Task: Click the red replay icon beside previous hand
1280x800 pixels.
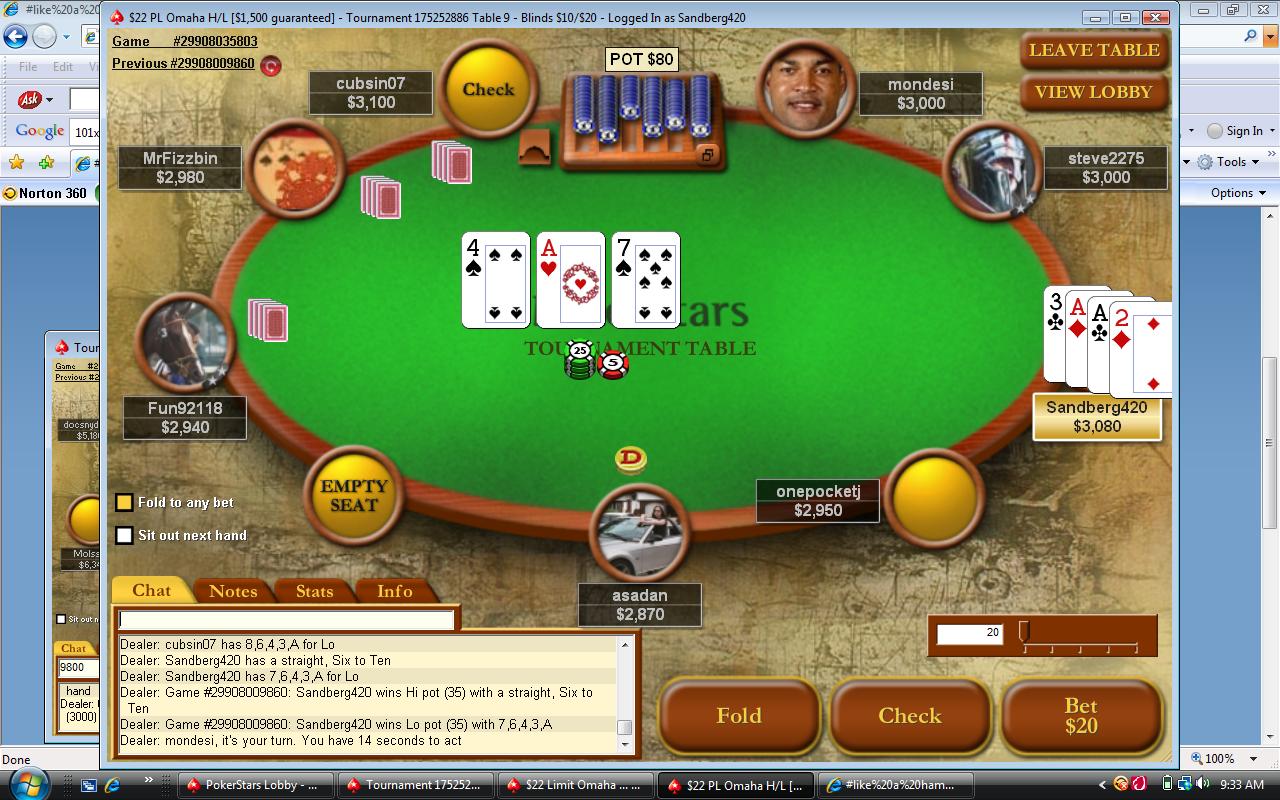Action: click(x=270, y=66)
